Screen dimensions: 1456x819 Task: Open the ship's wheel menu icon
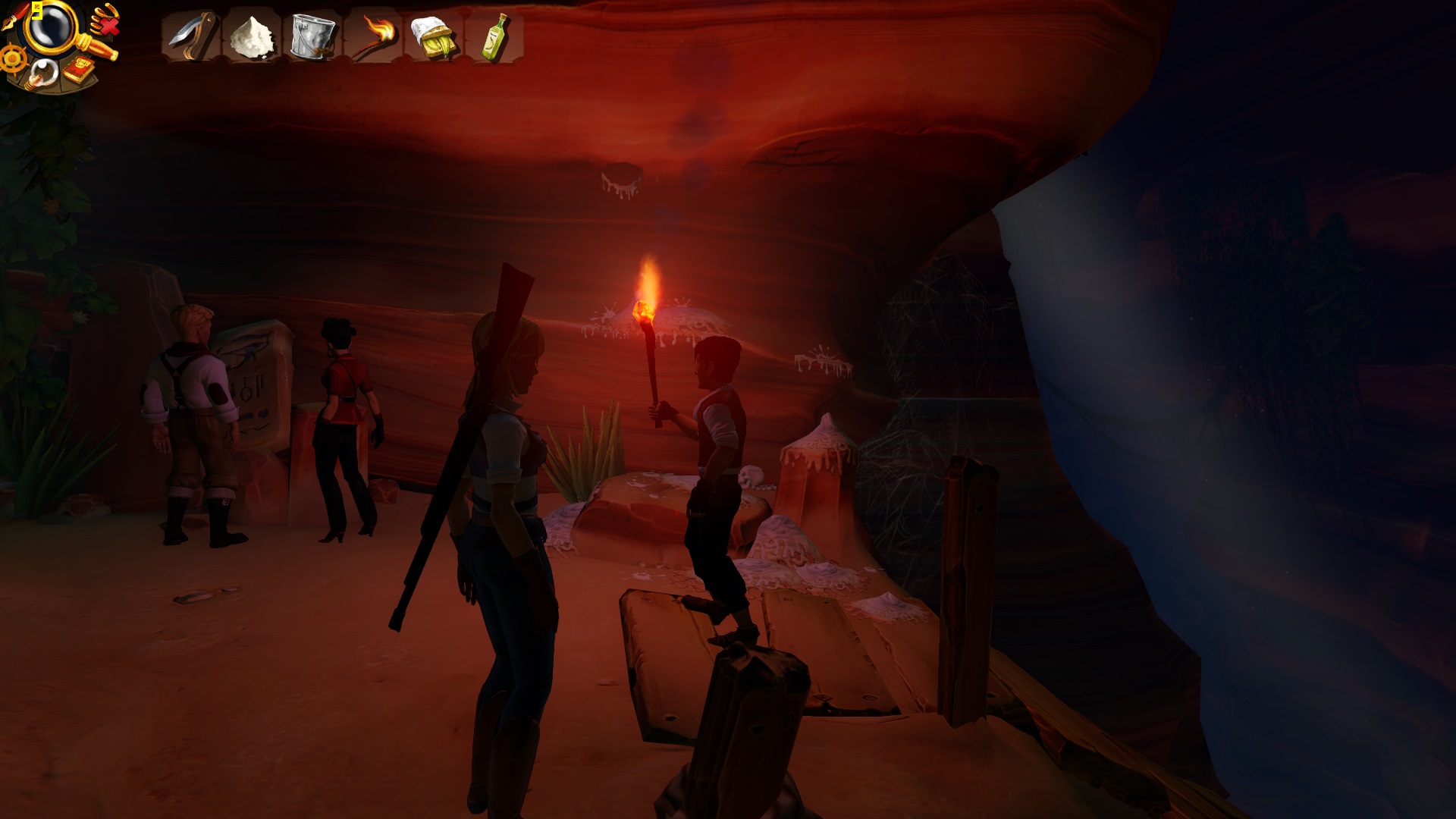point(13,58)
